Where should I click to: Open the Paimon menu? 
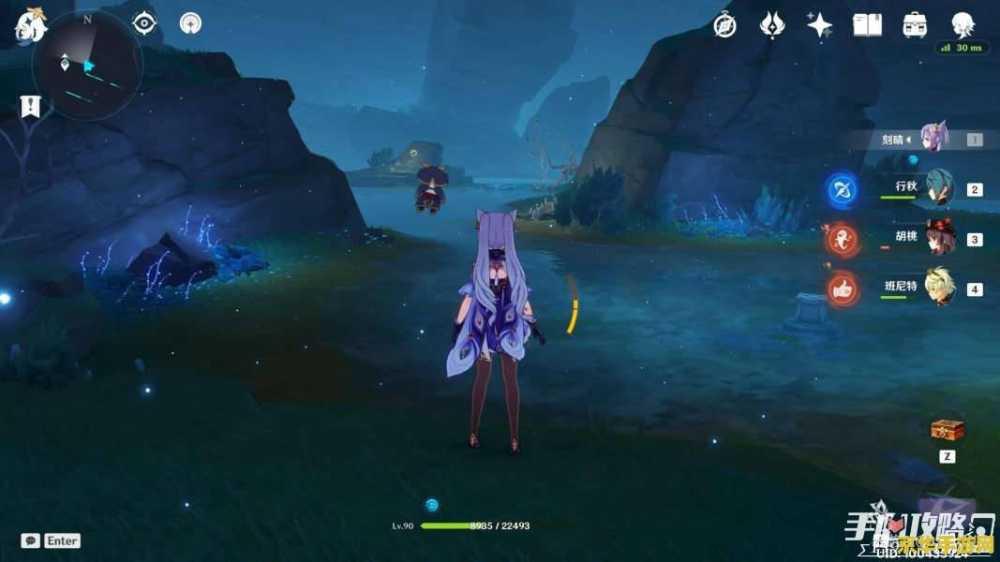tap(28, 26)
